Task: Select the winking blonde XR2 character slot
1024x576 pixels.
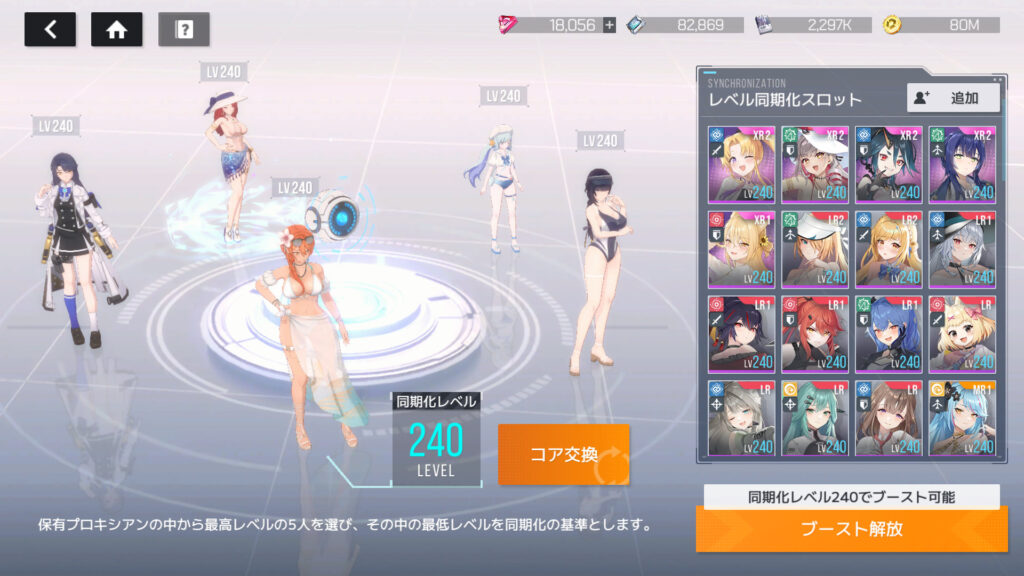Action: (741, 162)
